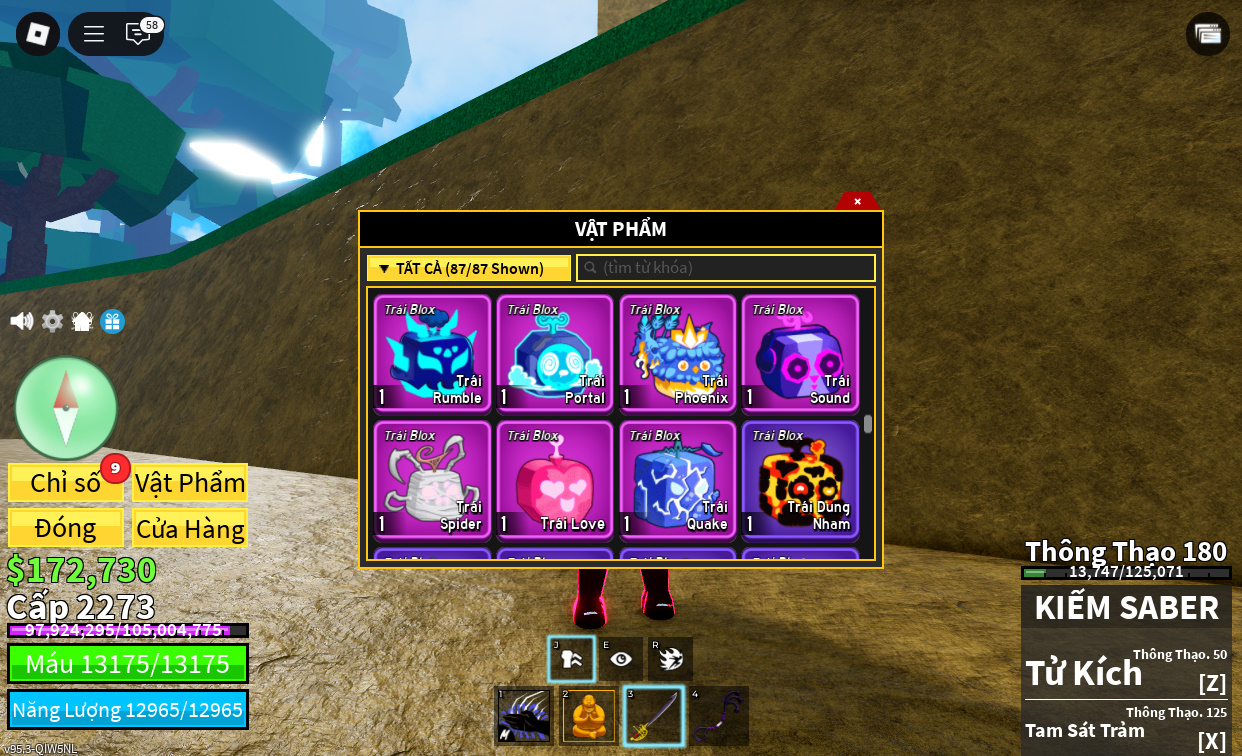
Task: Pick the Trái Quake fruit slot
Action: coord(678,479)
